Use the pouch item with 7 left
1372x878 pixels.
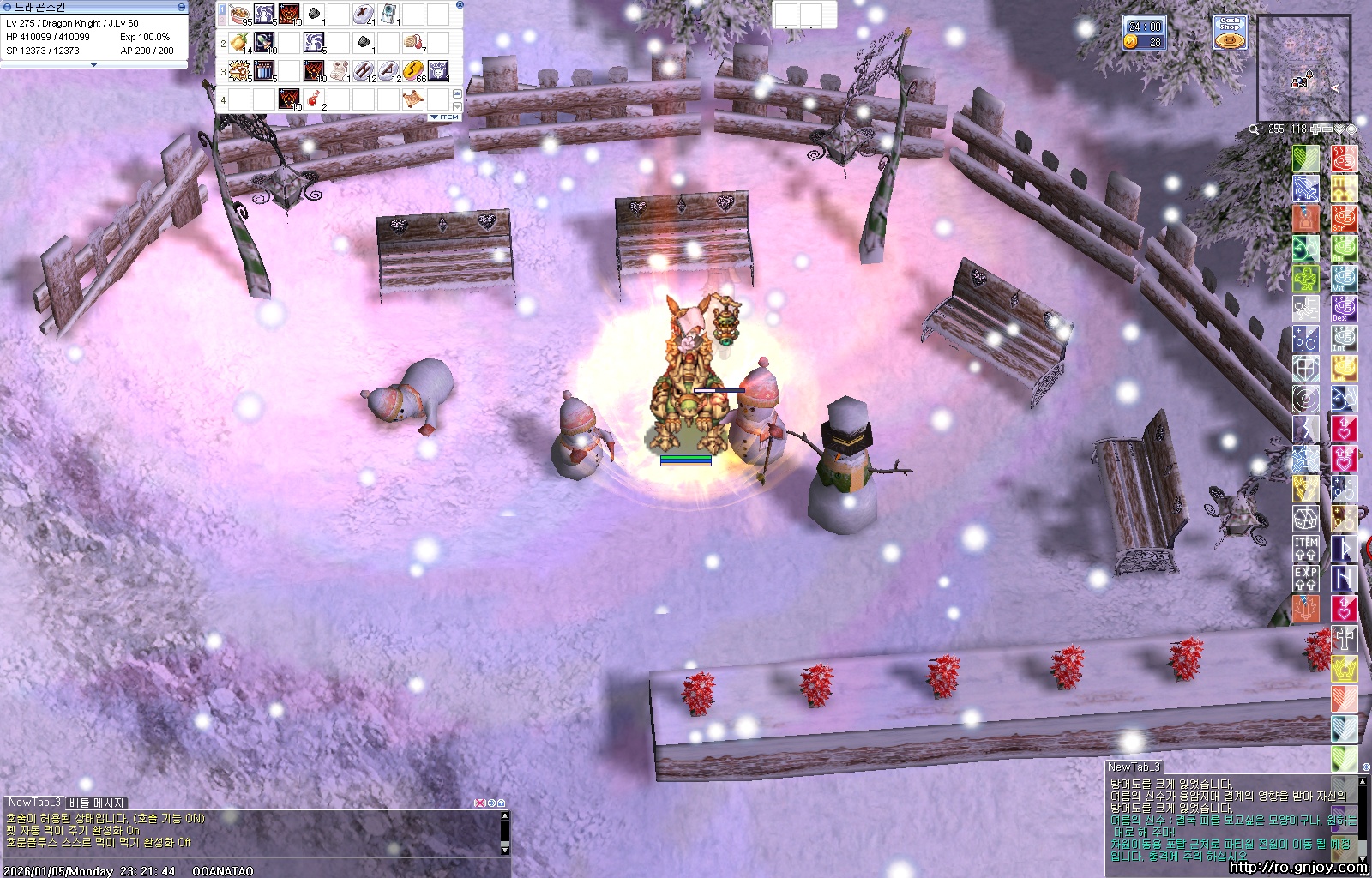click(413, 42)
